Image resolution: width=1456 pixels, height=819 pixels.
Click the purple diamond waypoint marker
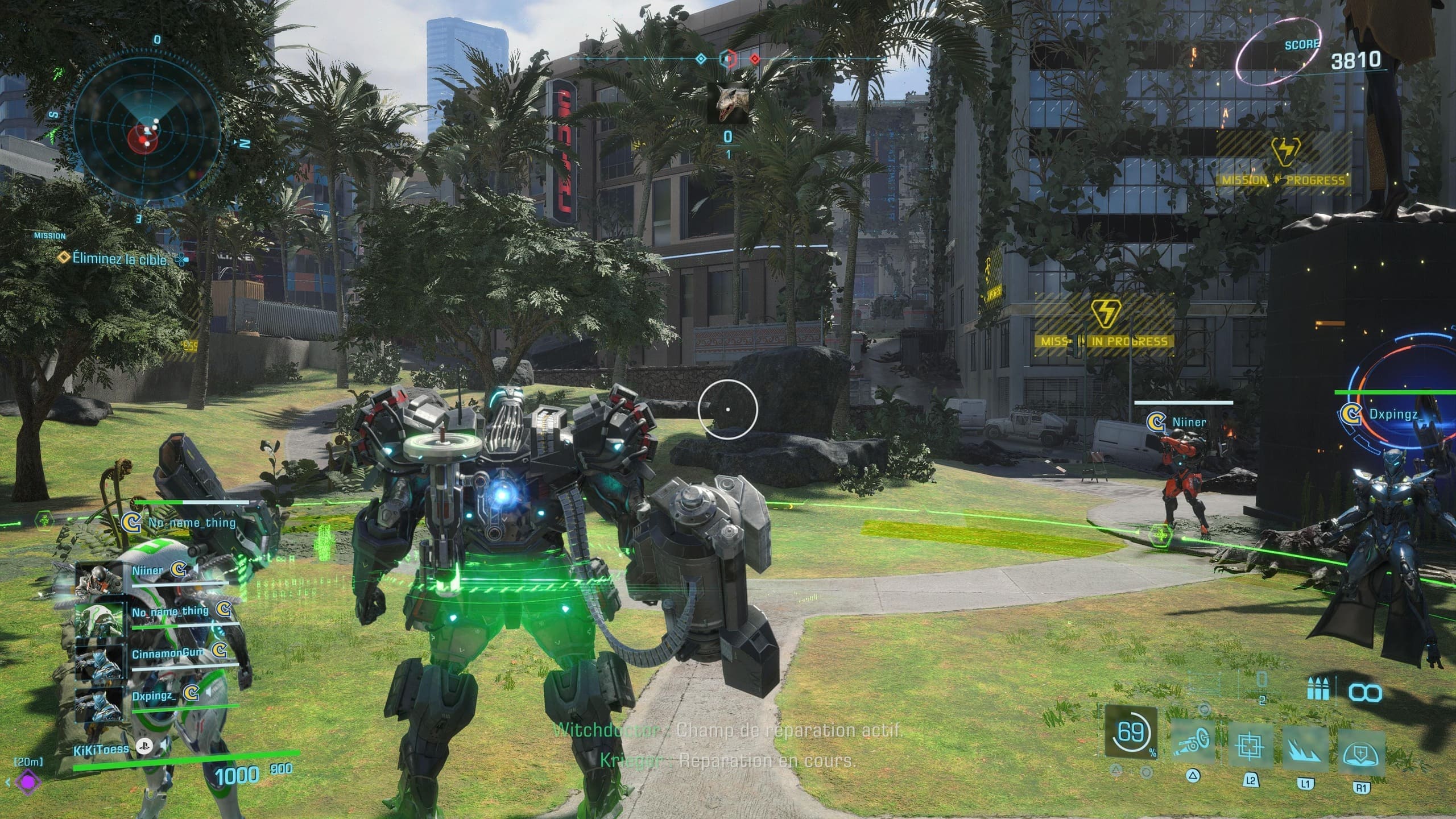click(x=27, y=782)
